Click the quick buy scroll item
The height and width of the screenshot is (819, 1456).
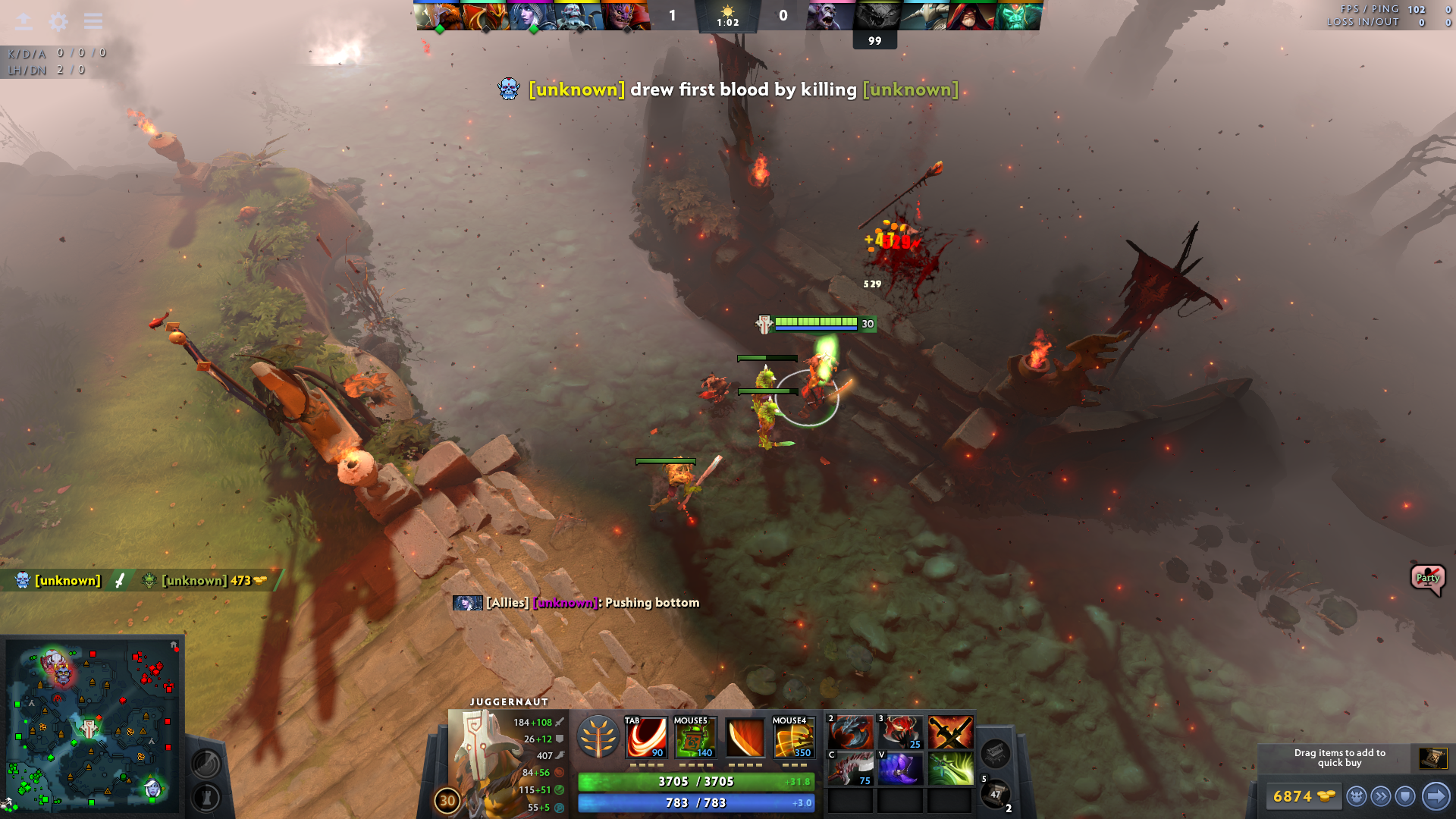1432,758
